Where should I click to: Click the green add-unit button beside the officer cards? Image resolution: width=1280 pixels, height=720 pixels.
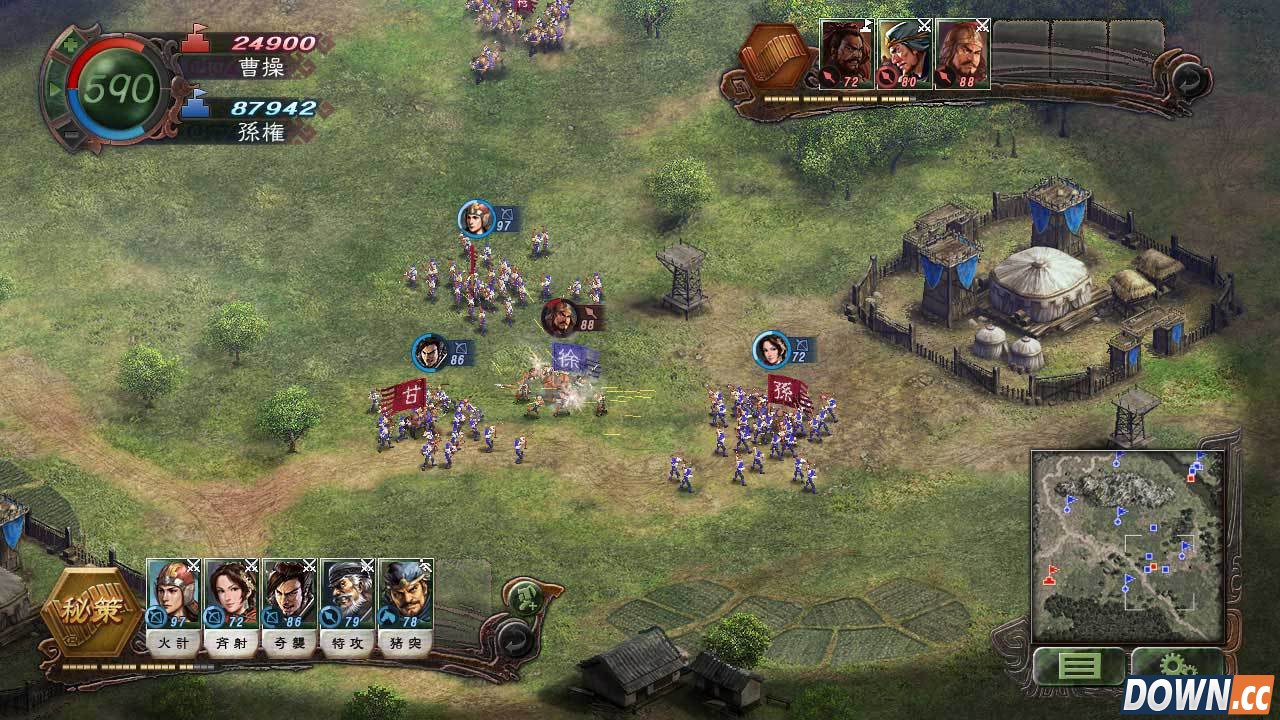click(x=524, y=598)
